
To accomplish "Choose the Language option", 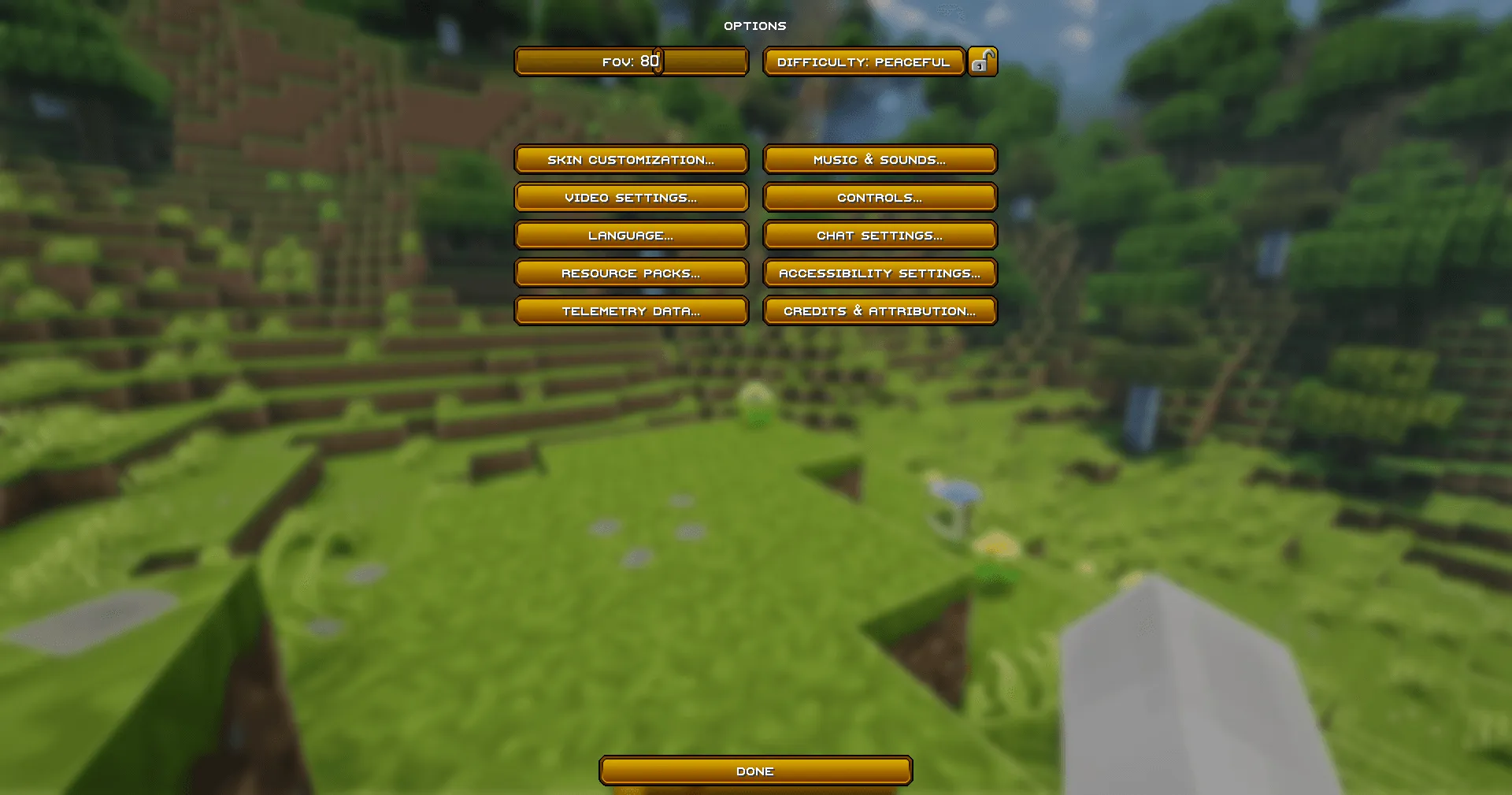I will [631, 235].
